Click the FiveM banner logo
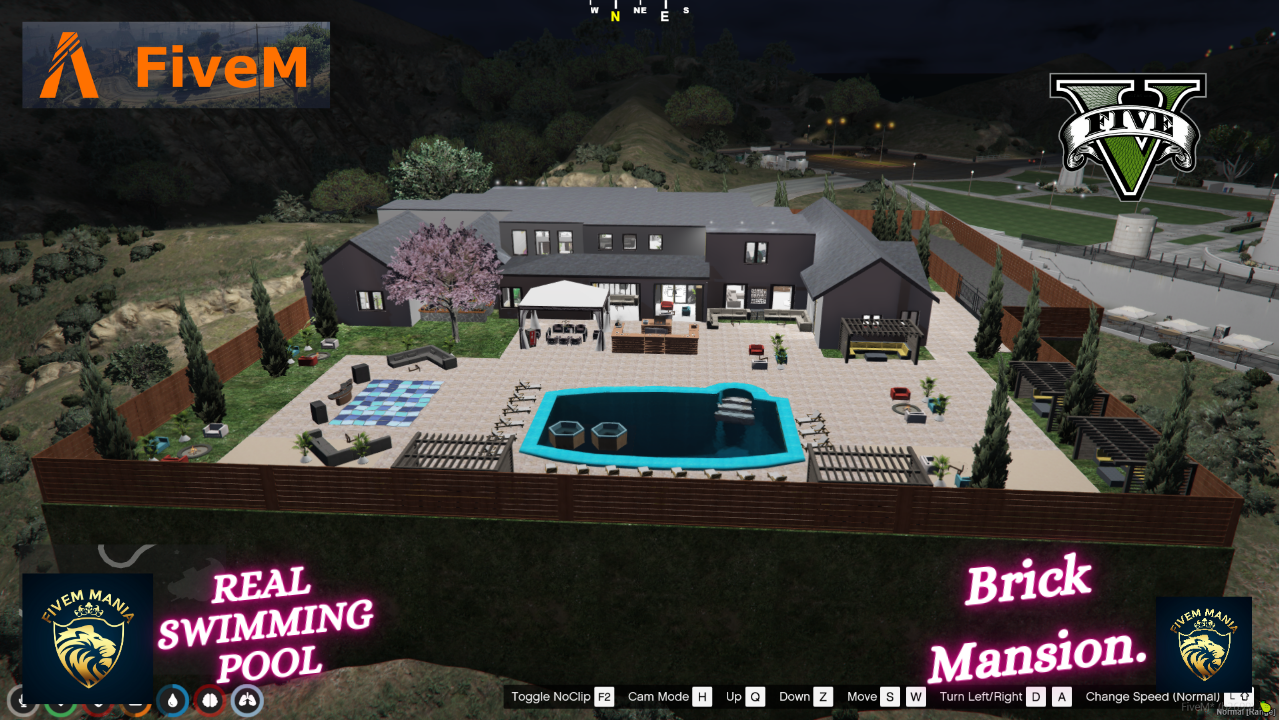 pos(175,64)
